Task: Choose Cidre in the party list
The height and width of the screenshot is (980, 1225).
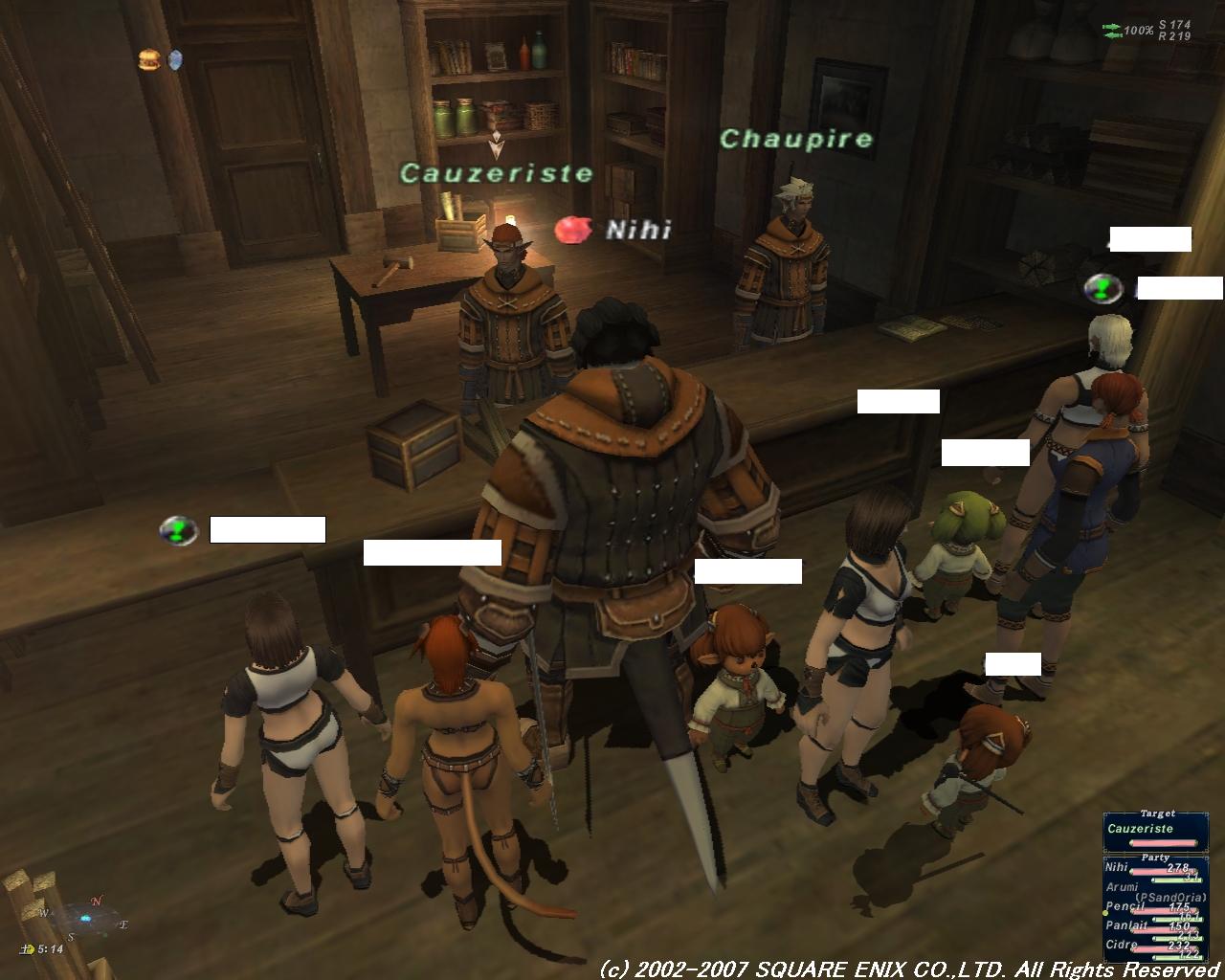Action: [1122, 945]
